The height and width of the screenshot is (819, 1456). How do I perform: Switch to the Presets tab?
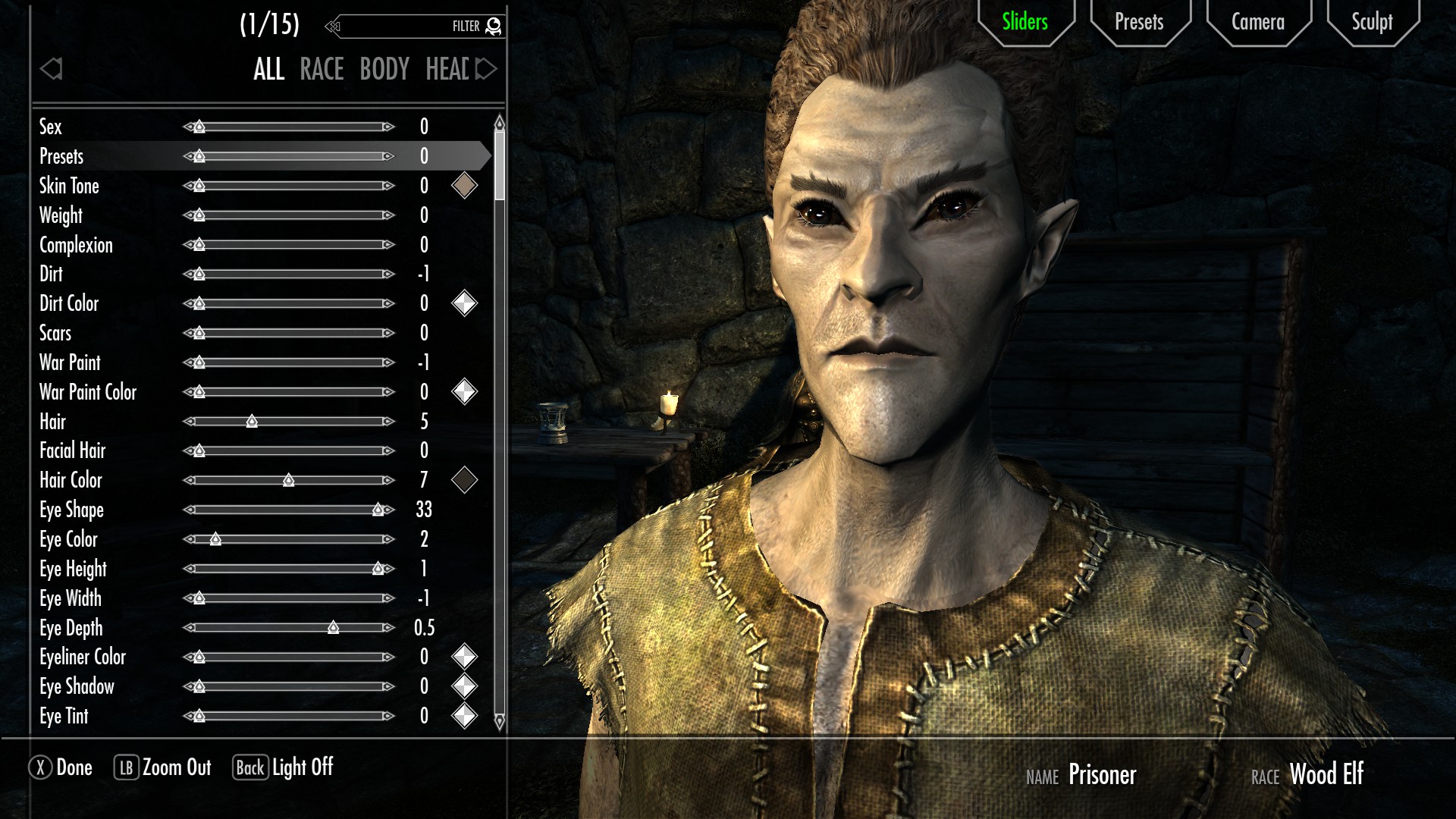[x=1138, y=22]
